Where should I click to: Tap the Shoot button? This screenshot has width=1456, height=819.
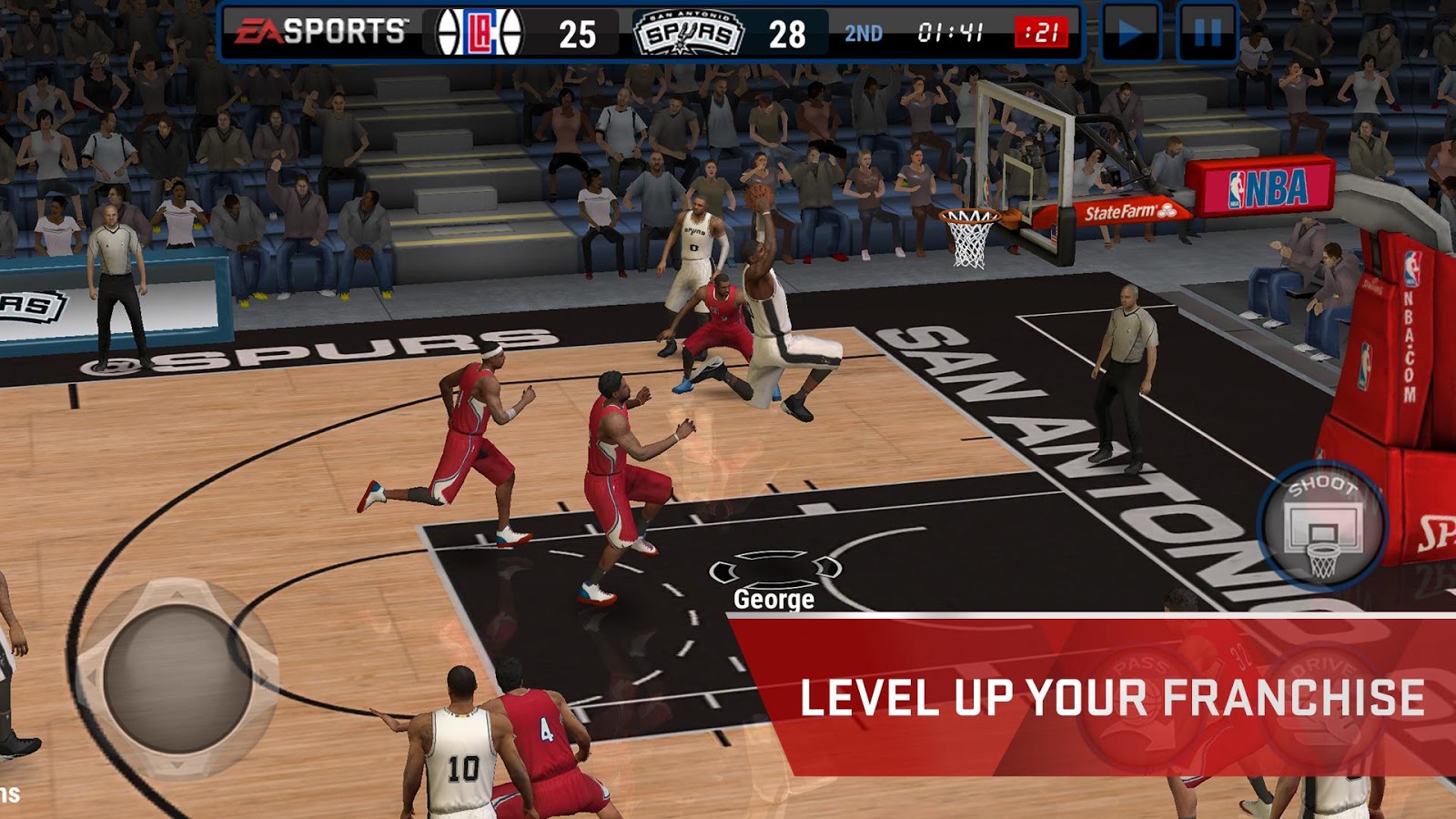[1322, 526]
